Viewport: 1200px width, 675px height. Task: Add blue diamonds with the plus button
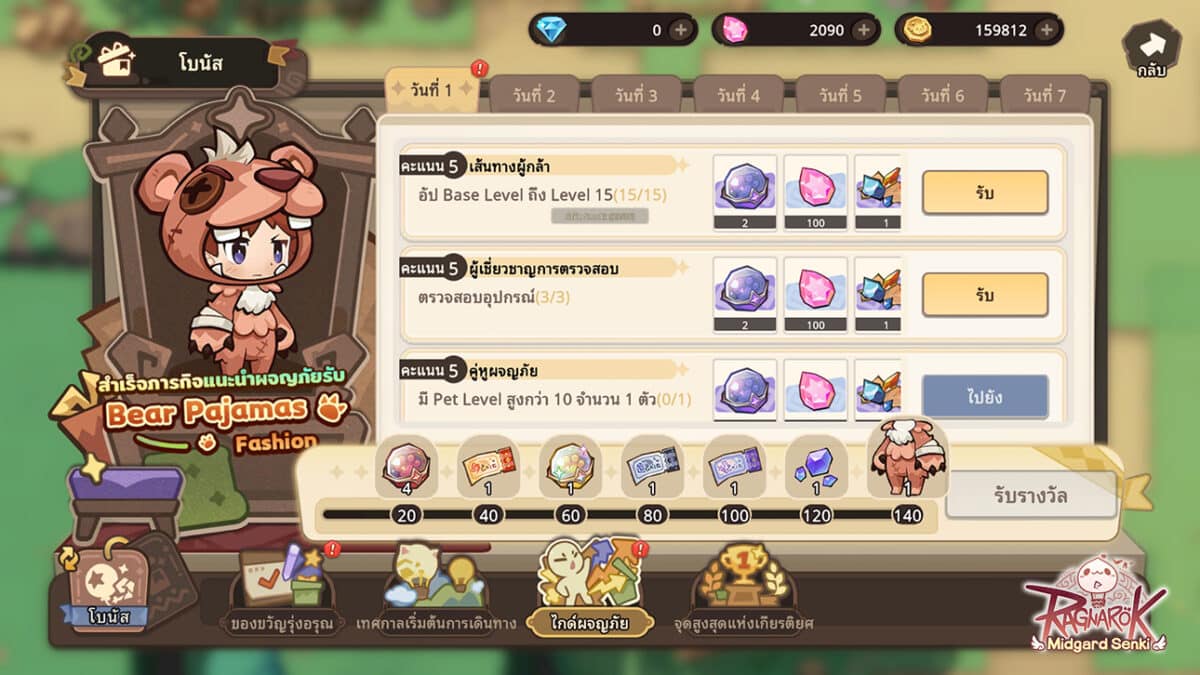tap(681, 30)
